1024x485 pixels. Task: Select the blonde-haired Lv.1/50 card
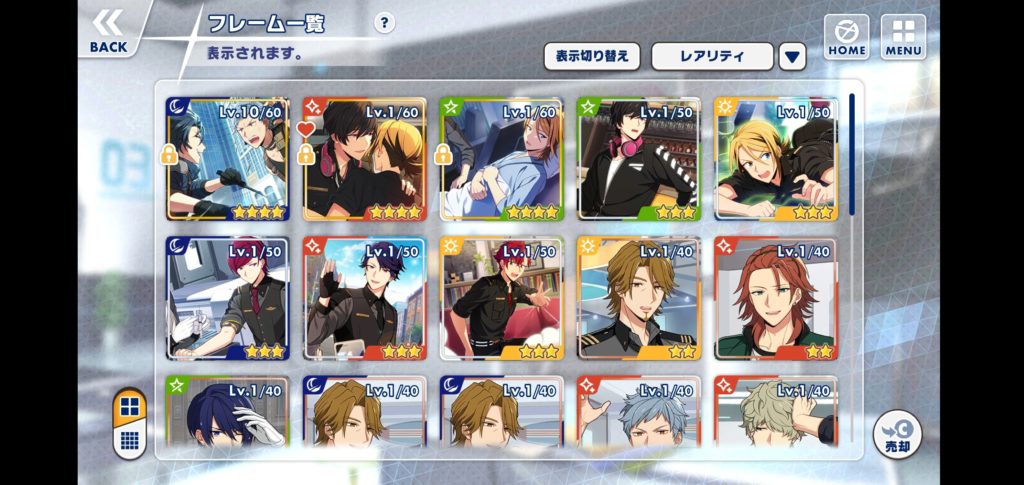click(776, 159)
